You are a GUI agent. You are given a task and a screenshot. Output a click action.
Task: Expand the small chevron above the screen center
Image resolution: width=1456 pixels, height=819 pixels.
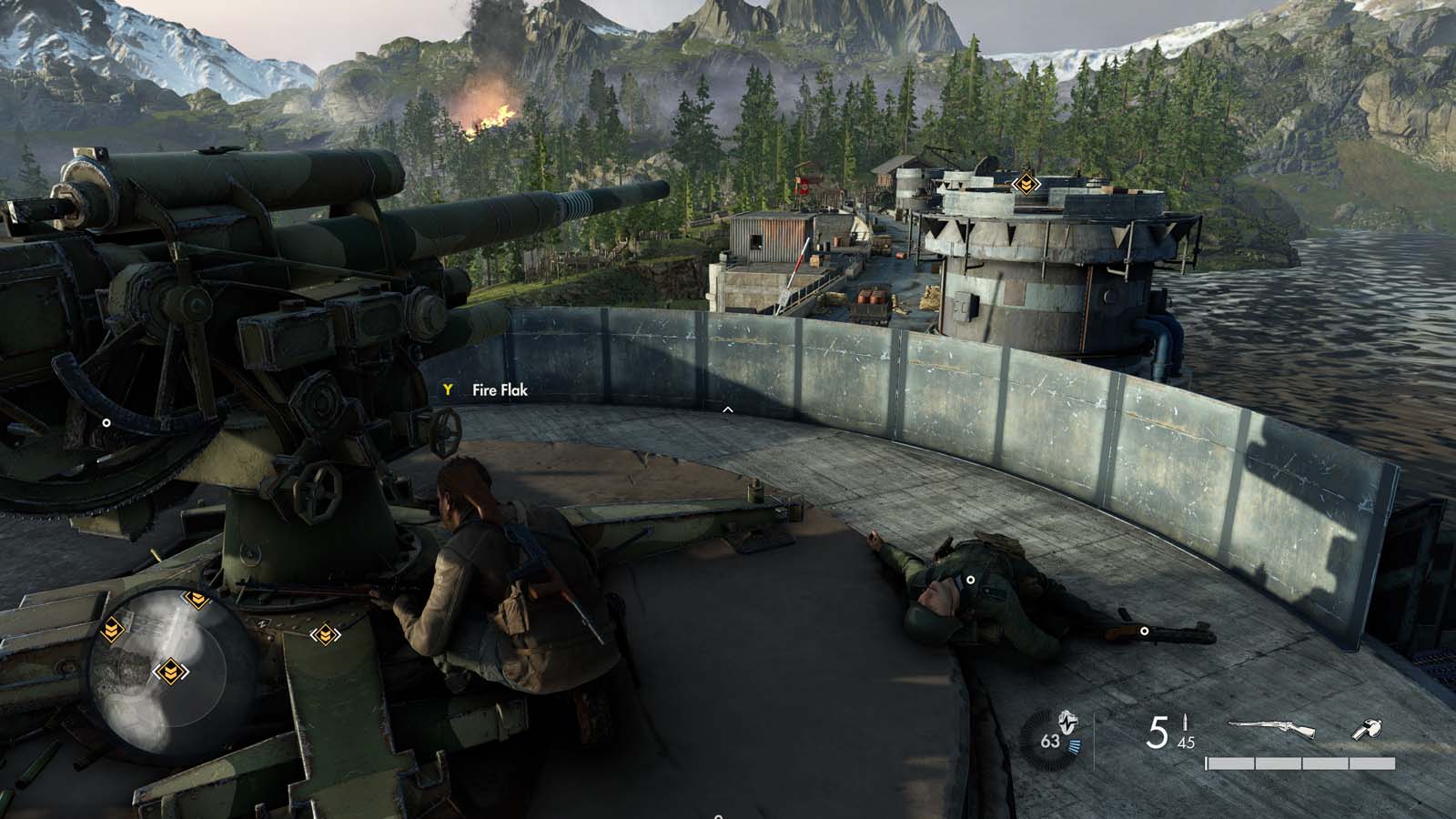click(x=726, y=409)
